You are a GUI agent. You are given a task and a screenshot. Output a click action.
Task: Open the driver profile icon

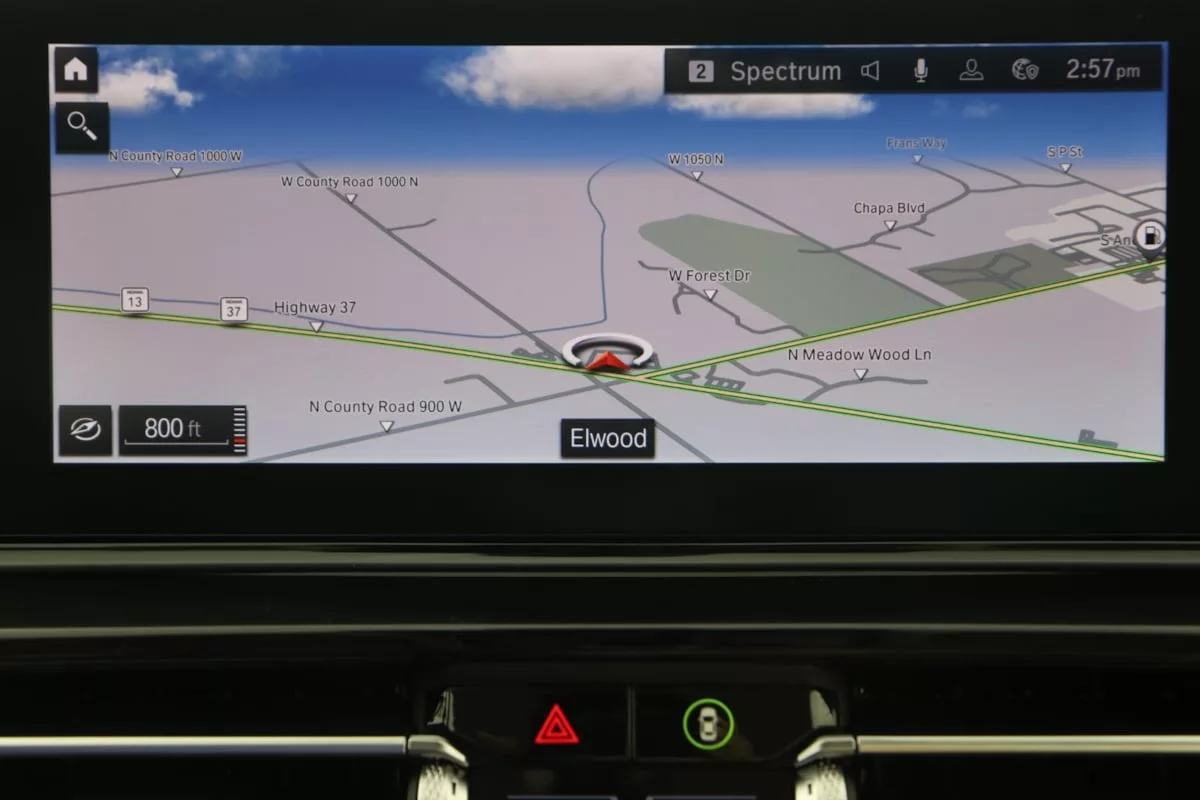pos(971,71)
